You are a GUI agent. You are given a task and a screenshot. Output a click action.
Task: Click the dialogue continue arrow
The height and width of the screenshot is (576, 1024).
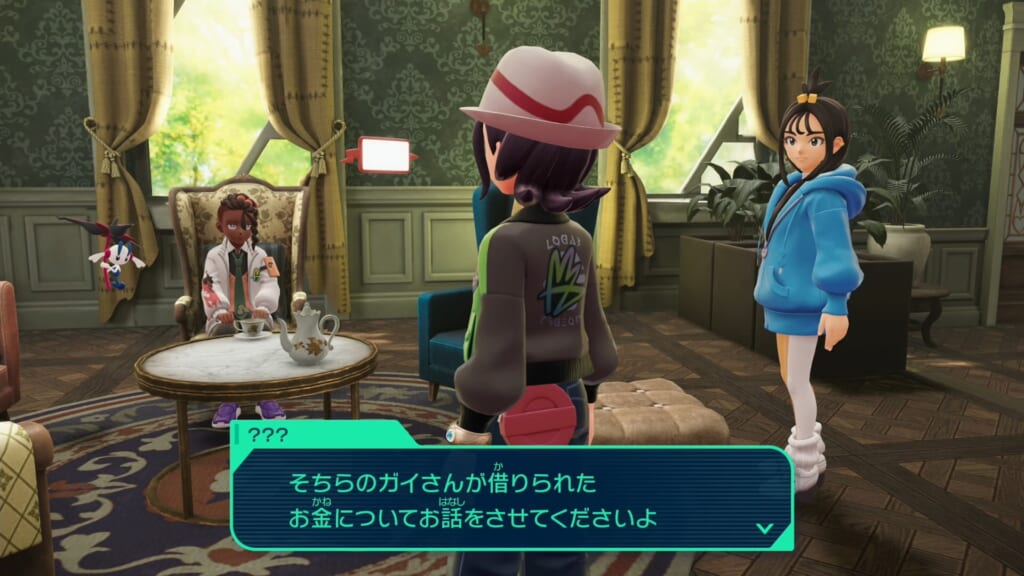pyautogui.click(x=765, y=527)
